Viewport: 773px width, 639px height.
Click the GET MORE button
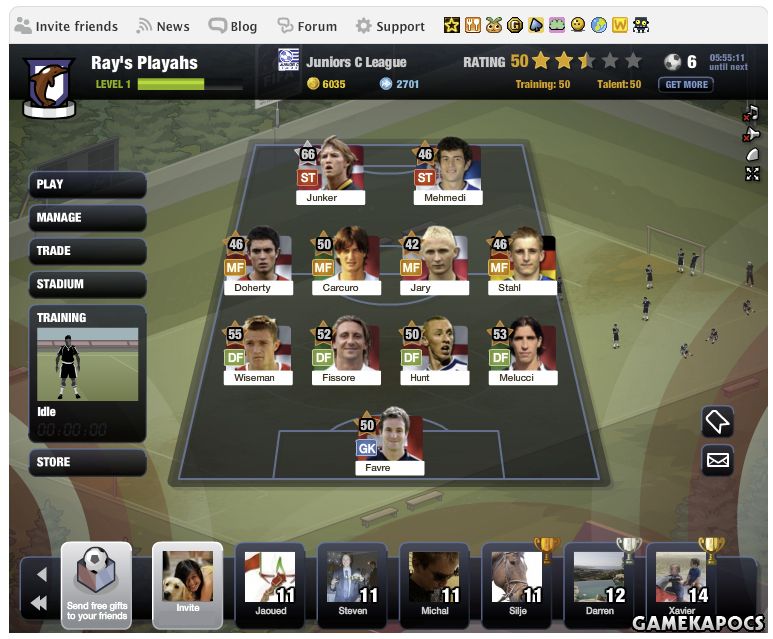686,85
